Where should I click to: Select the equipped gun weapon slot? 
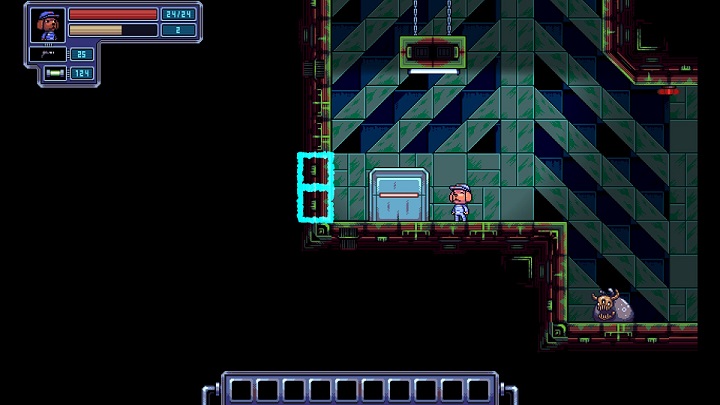pyautogui.click(x=47, y=54)
